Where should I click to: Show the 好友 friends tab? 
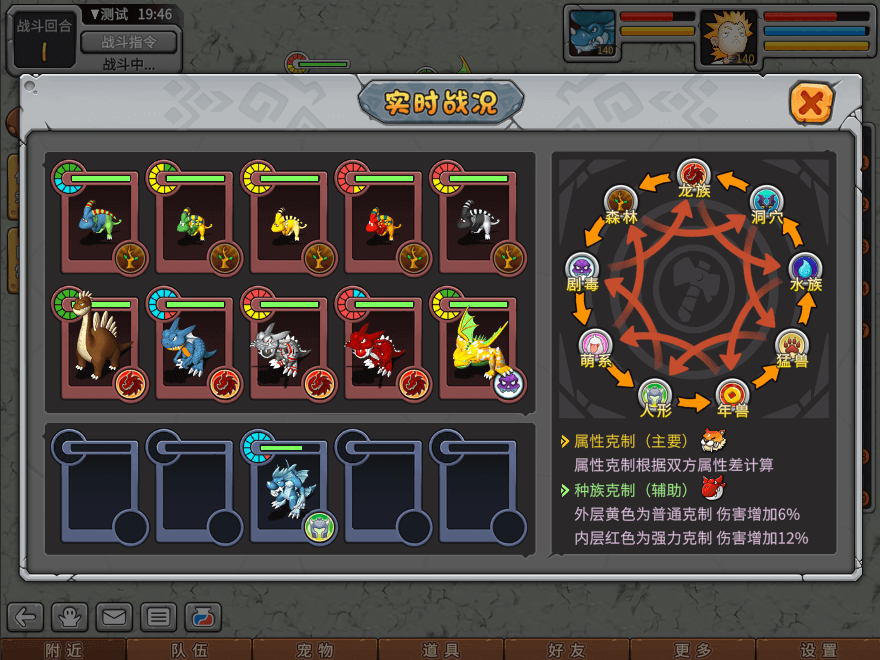[x=566, y=650]
